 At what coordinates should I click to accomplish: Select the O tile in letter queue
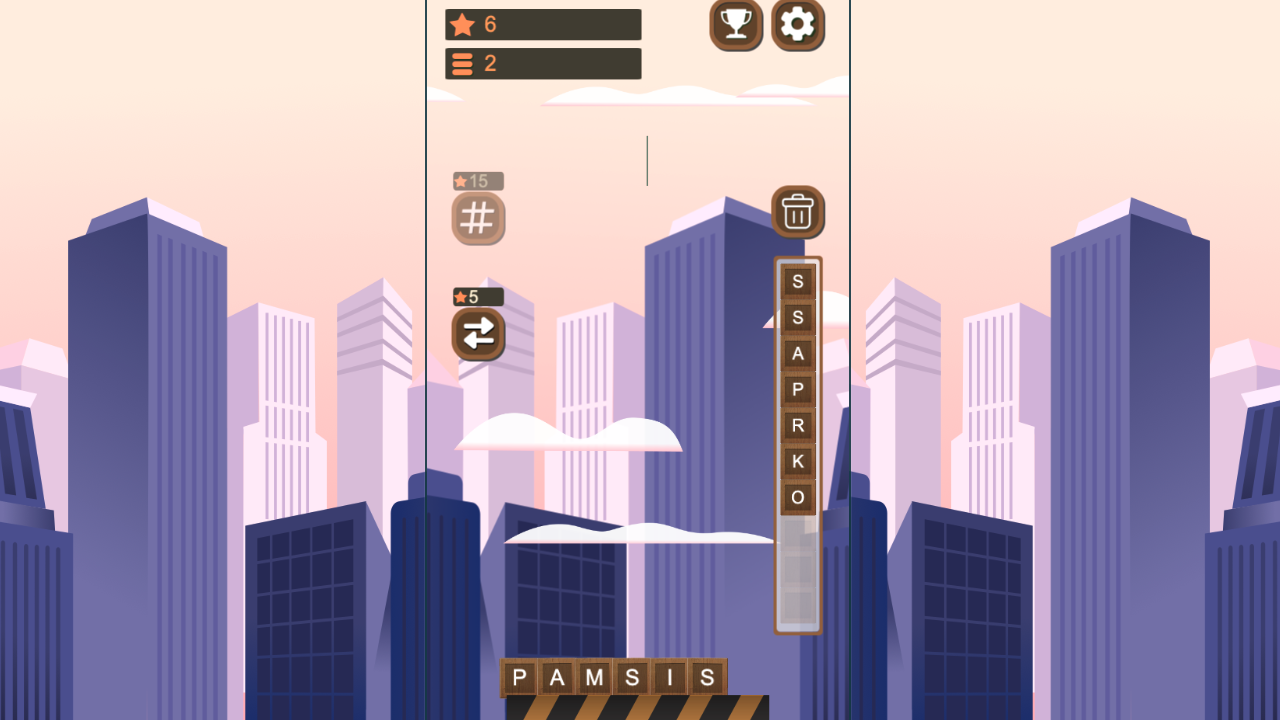(798, 497)
